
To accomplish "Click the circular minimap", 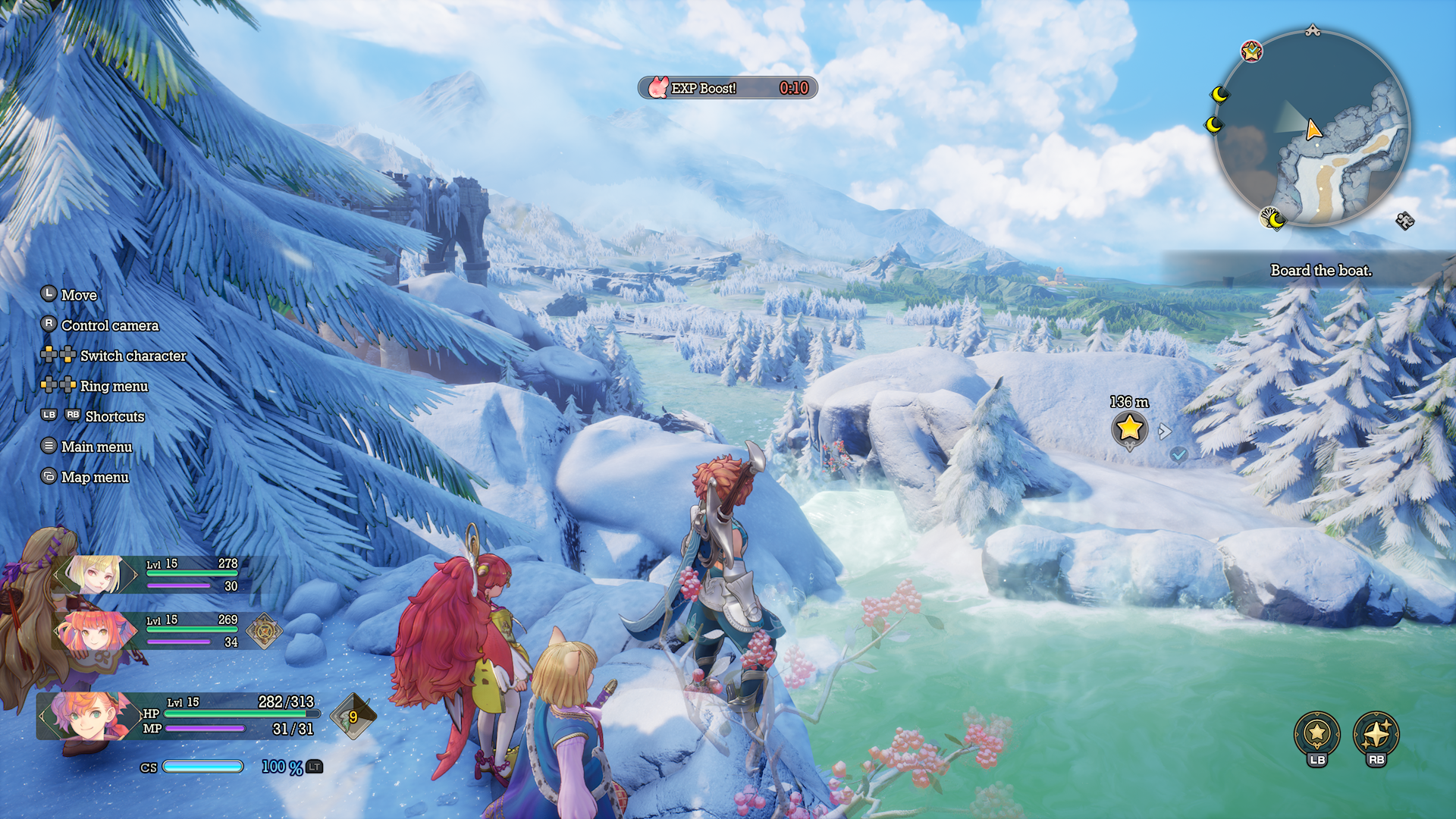I will [x=1313, y=129].
